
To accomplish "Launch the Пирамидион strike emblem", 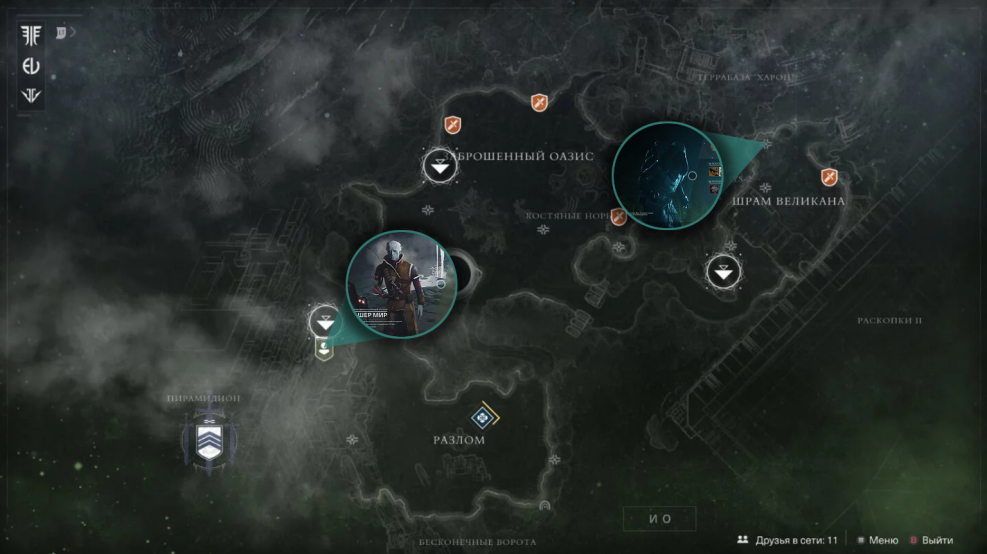I will pyautogui.click(x=208, y=441).
